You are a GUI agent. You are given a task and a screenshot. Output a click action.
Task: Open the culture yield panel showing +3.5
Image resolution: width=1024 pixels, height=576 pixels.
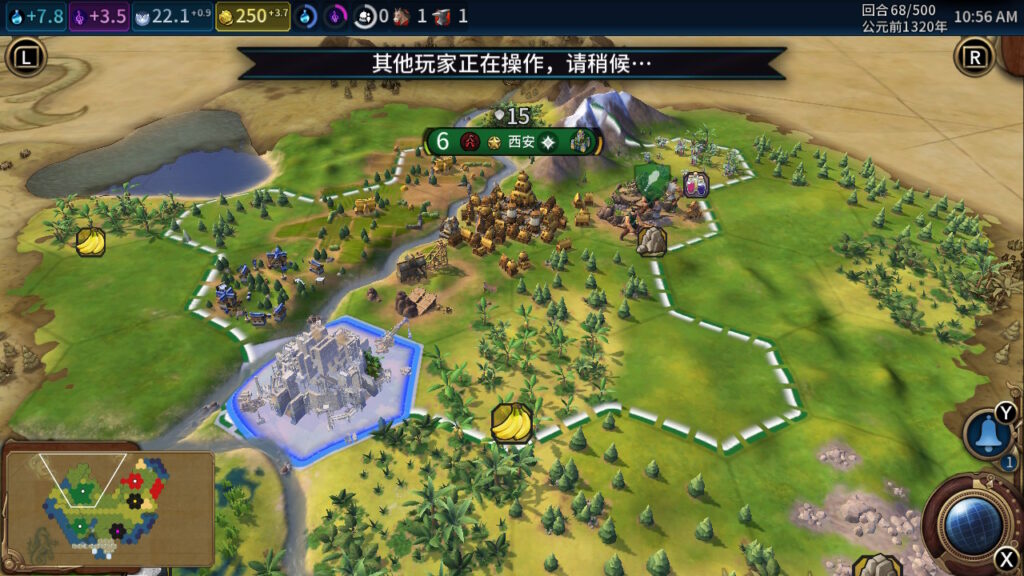click(x=99, y=16)
